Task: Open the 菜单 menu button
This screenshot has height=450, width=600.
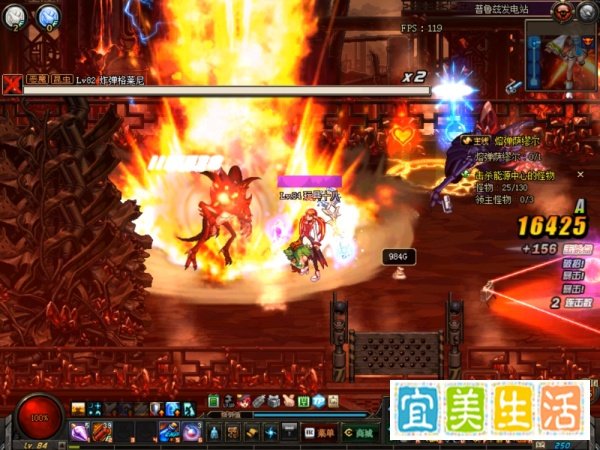Action: pyautogui.click(x=319, y=432)
